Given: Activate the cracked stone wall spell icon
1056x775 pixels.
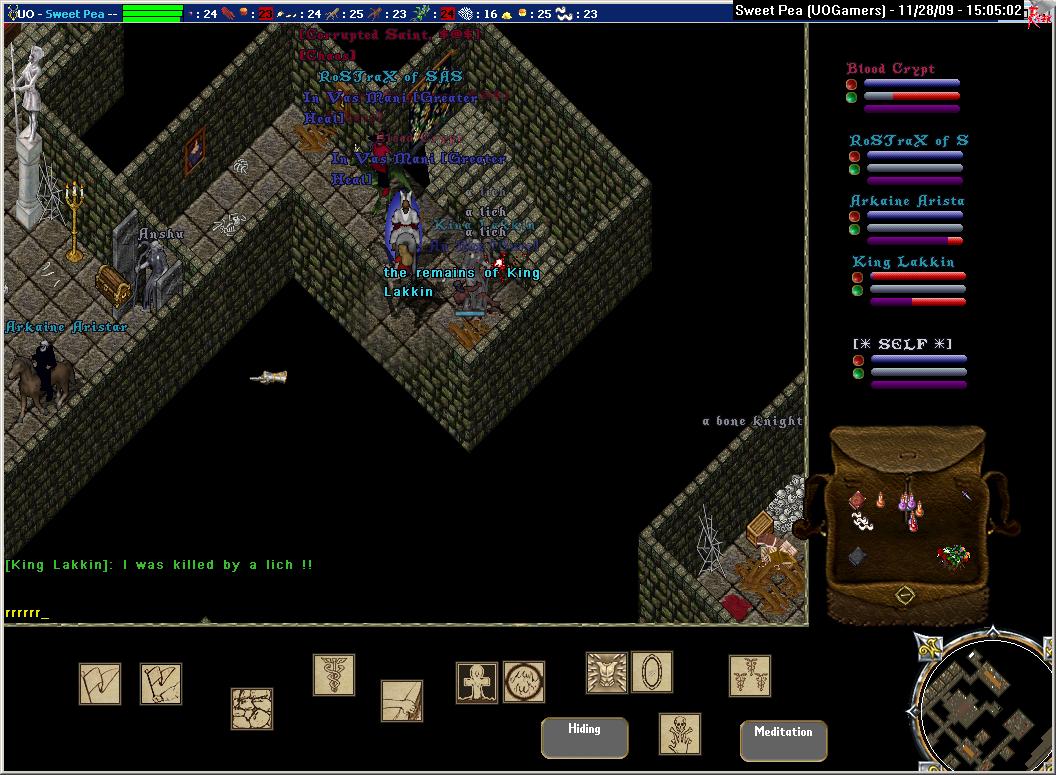Looking at the screenshot, I should click(252, 708).
